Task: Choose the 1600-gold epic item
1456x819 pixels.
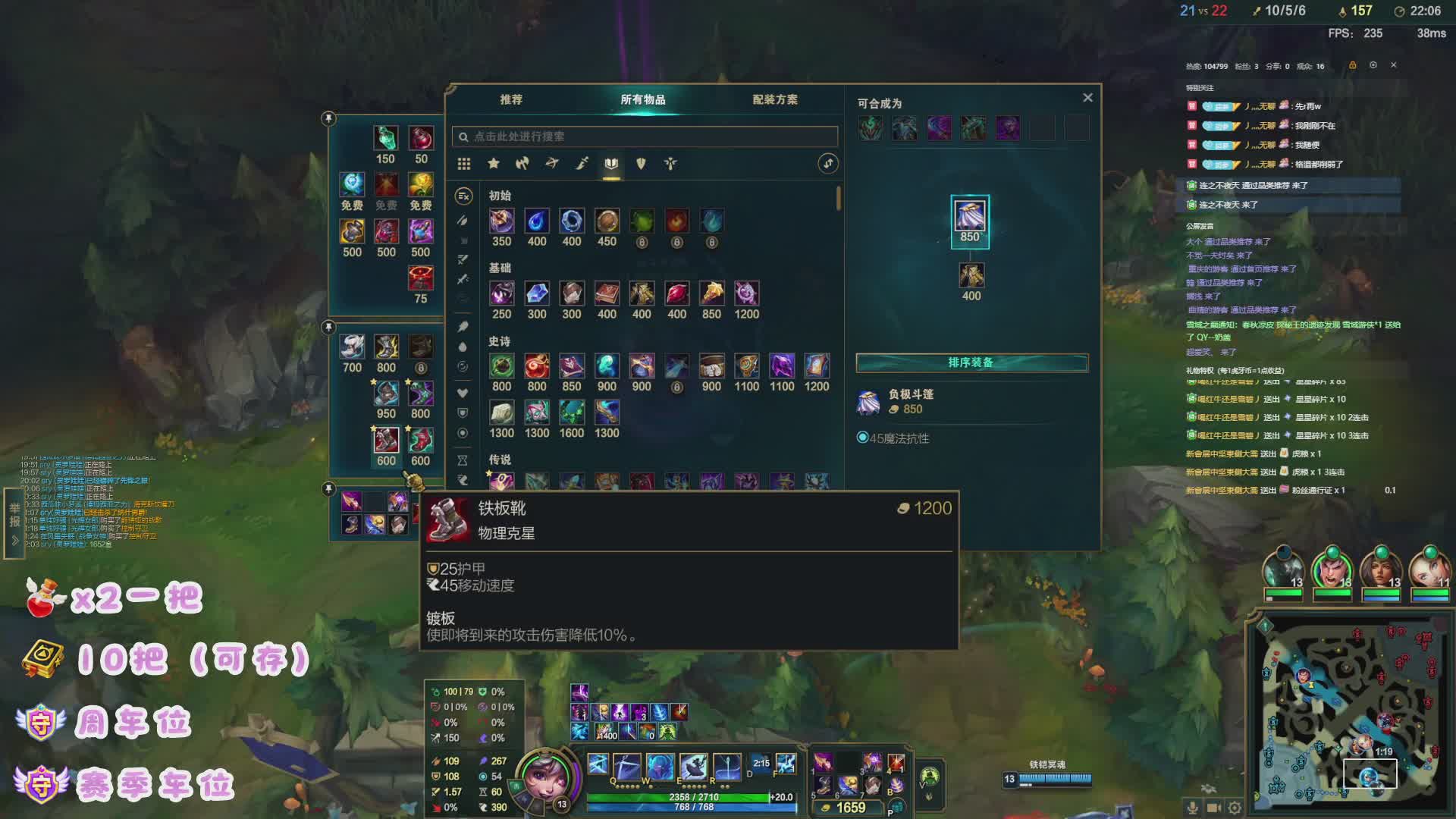Action: pyautogui.click(x=571, y=413)
